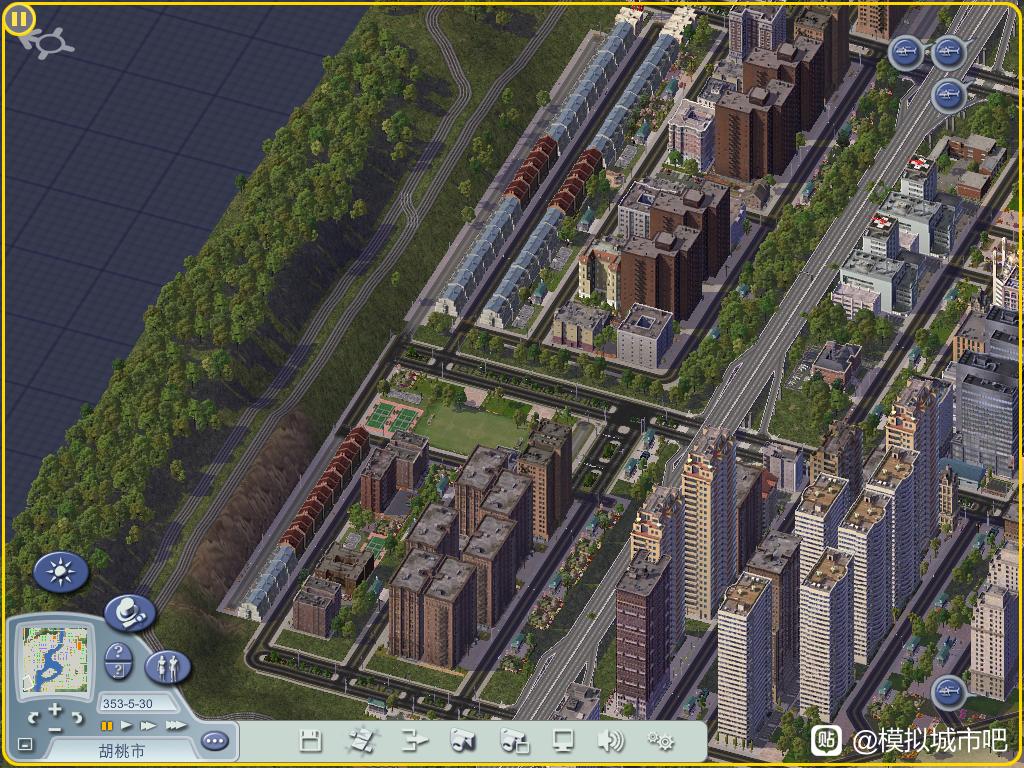Zoom in with the plus button
Viewport: 1024px width, 768px height.
pos(55,710)
